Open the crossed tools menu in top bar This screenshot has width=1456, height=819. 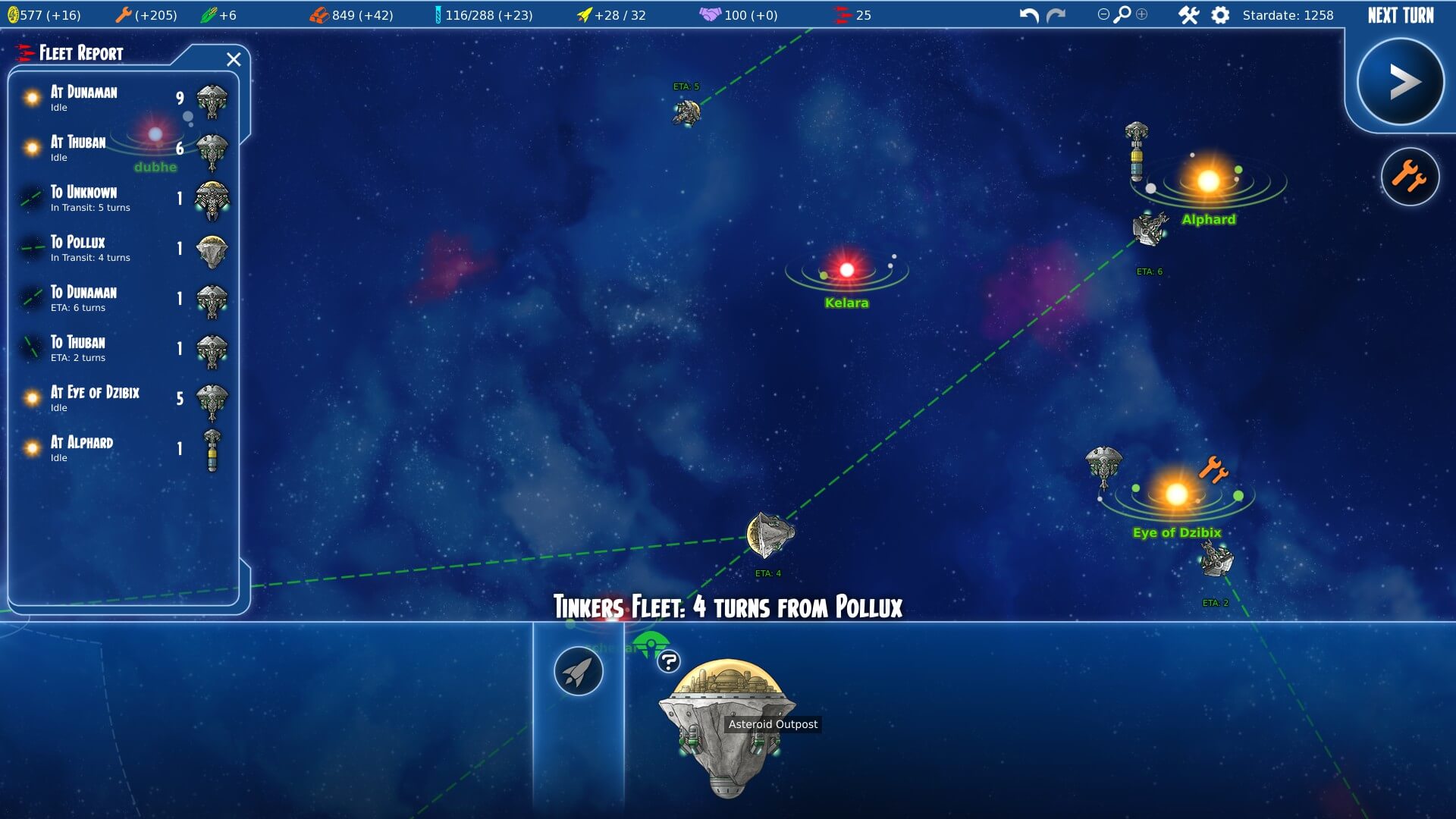click(1188, 15)
